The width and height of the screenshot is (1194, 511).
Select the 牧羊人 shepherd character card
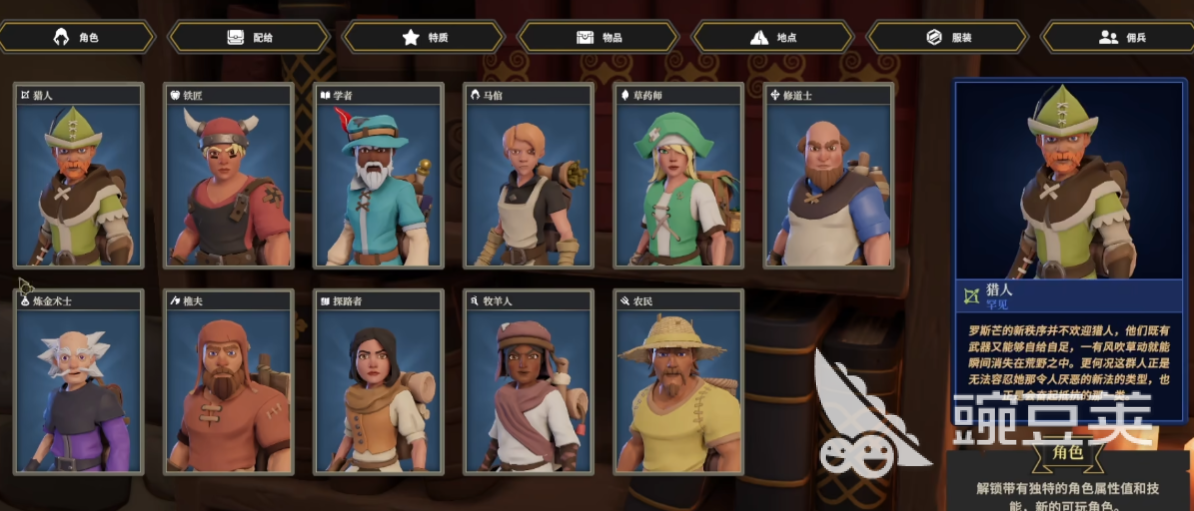(528, 382)
